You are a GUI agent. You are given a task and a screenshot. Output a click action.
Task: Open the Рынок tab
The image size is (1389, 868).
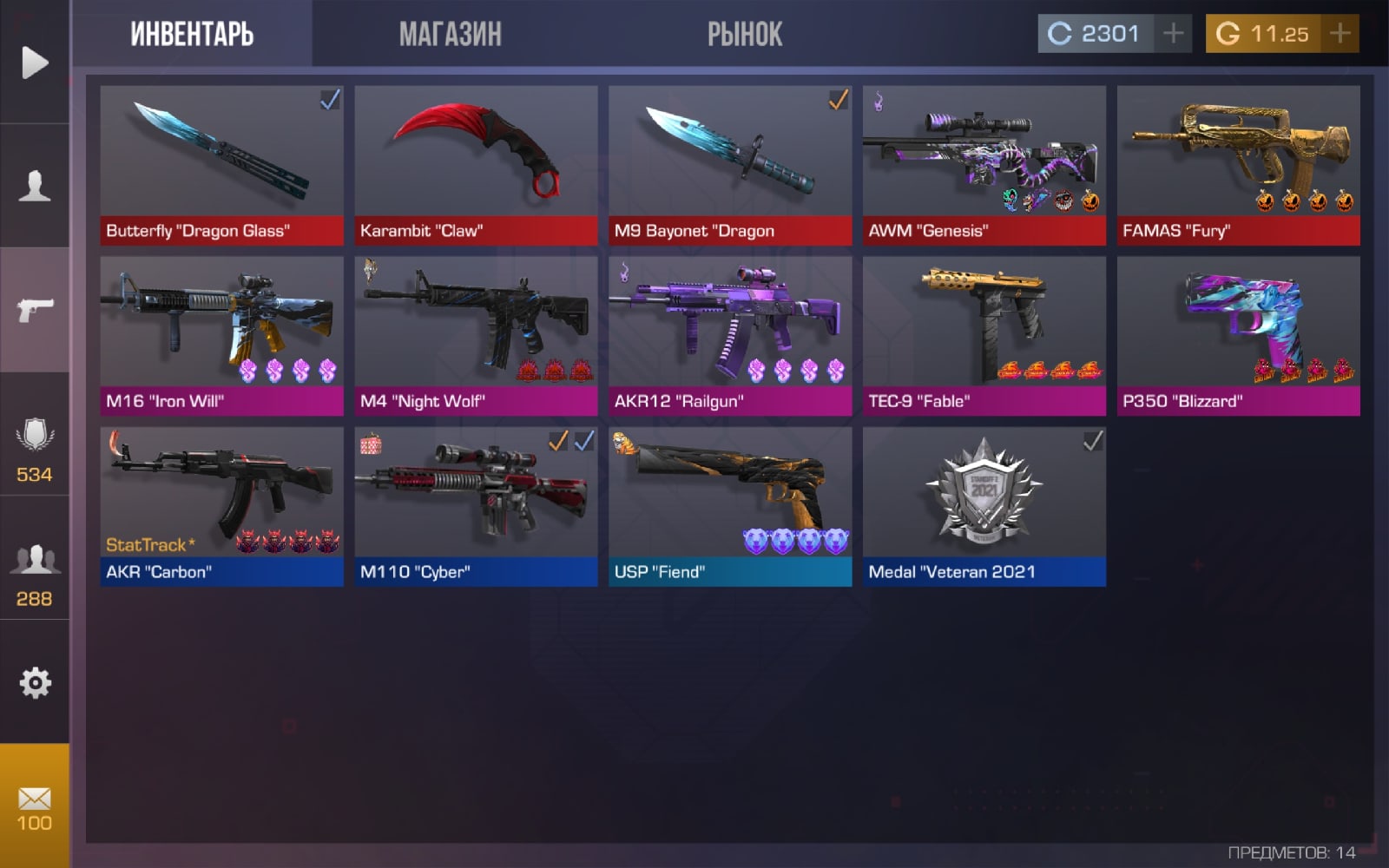click(x=744, y=34)
